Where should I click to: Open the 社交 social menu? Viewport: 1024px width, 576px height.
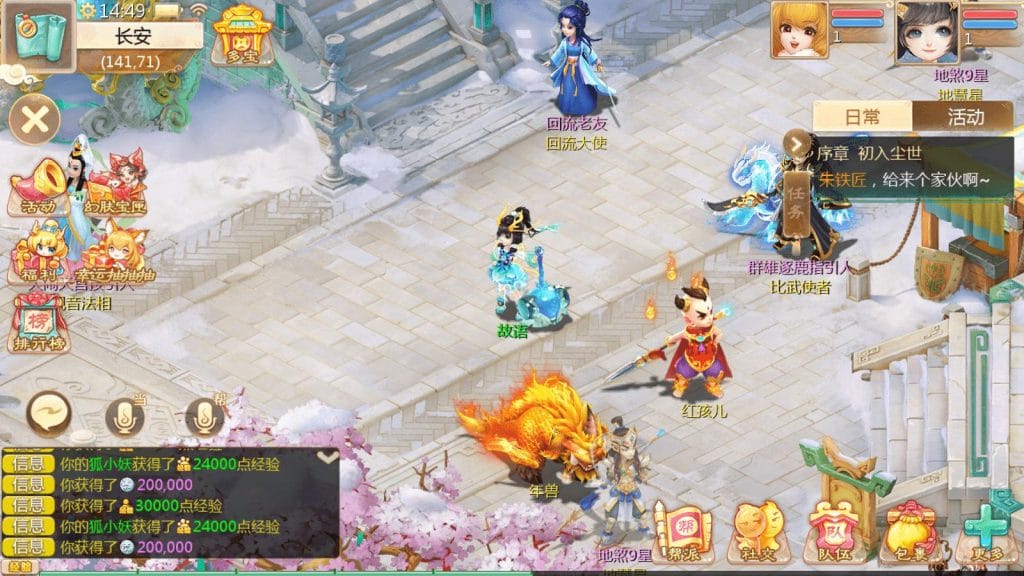click(x=756, y=530)
